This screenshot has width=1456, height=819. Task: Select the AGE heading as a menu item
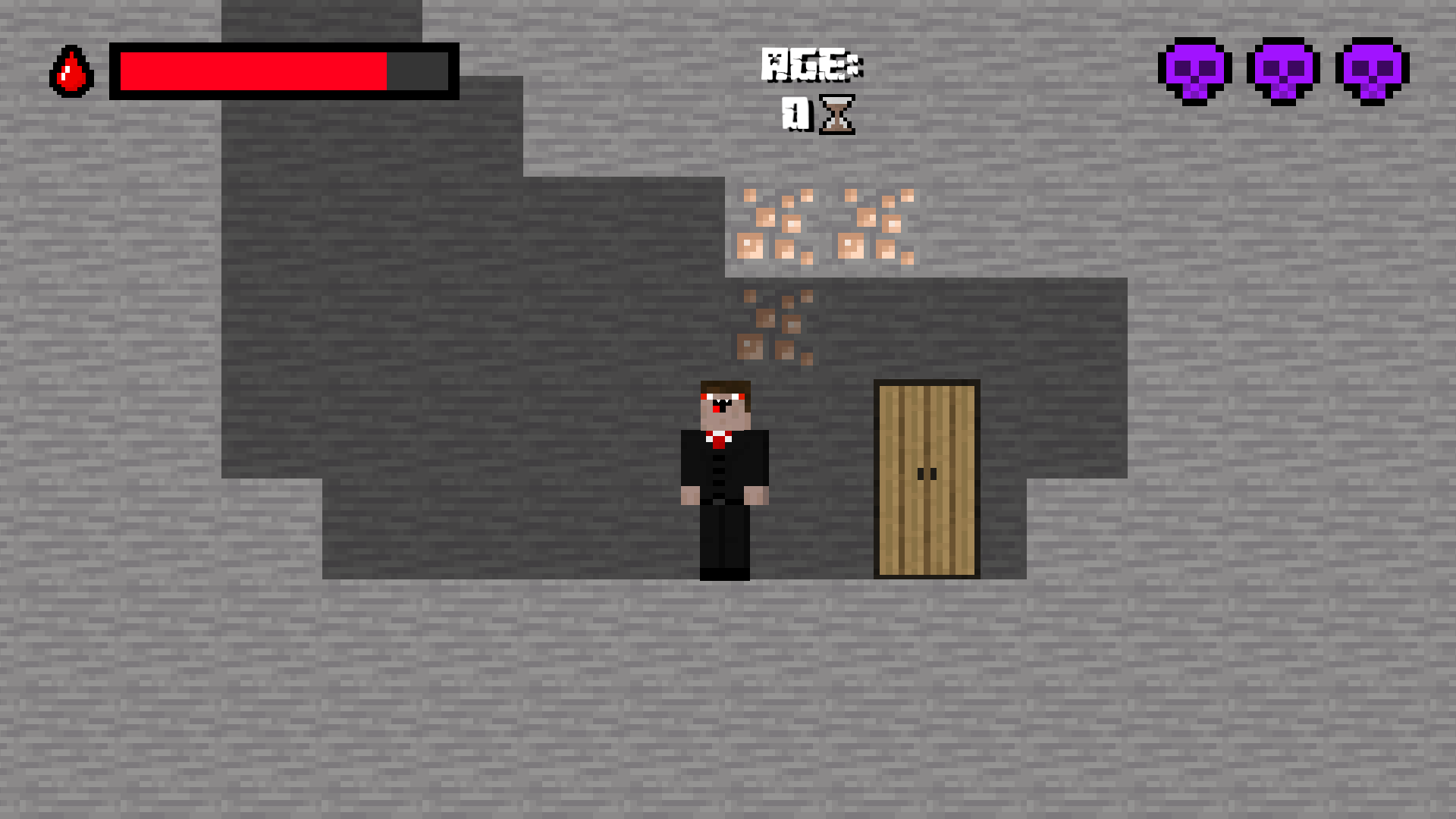[813, 64]
